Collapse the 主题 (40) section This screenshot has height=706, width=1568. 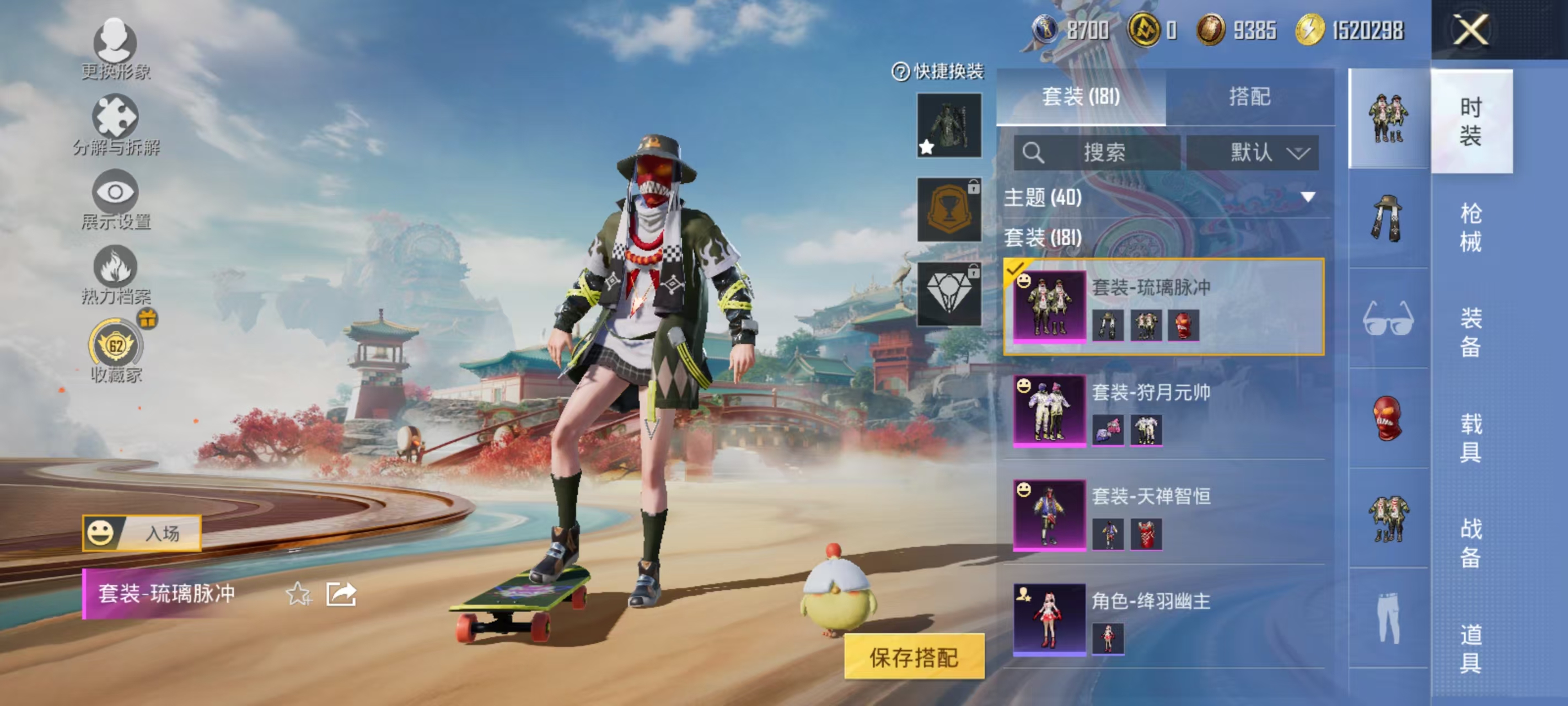pyautogui.click(x=1306, y=197)
